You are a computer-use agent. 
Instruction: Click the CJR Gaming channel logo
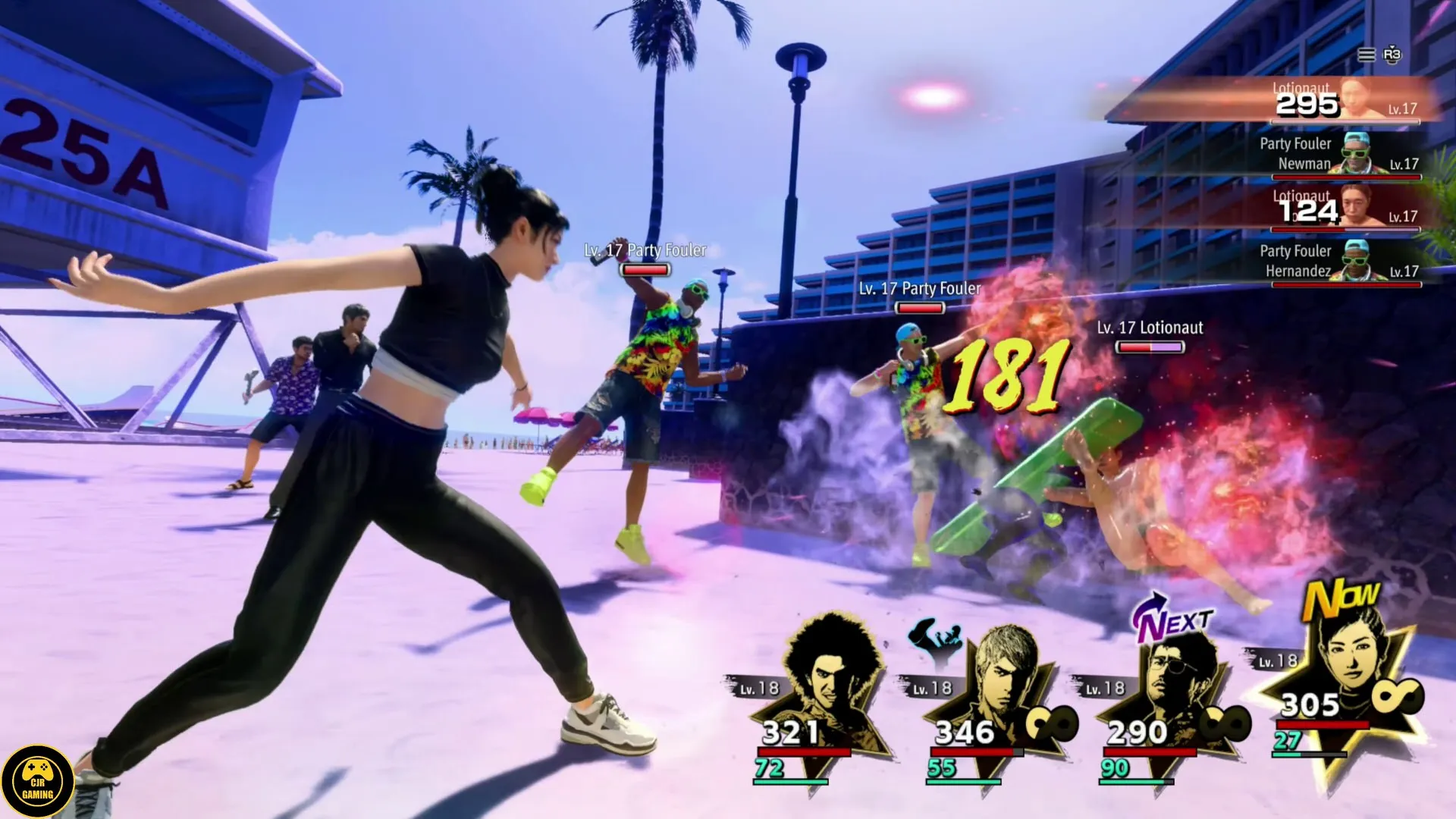click(38, 780)
